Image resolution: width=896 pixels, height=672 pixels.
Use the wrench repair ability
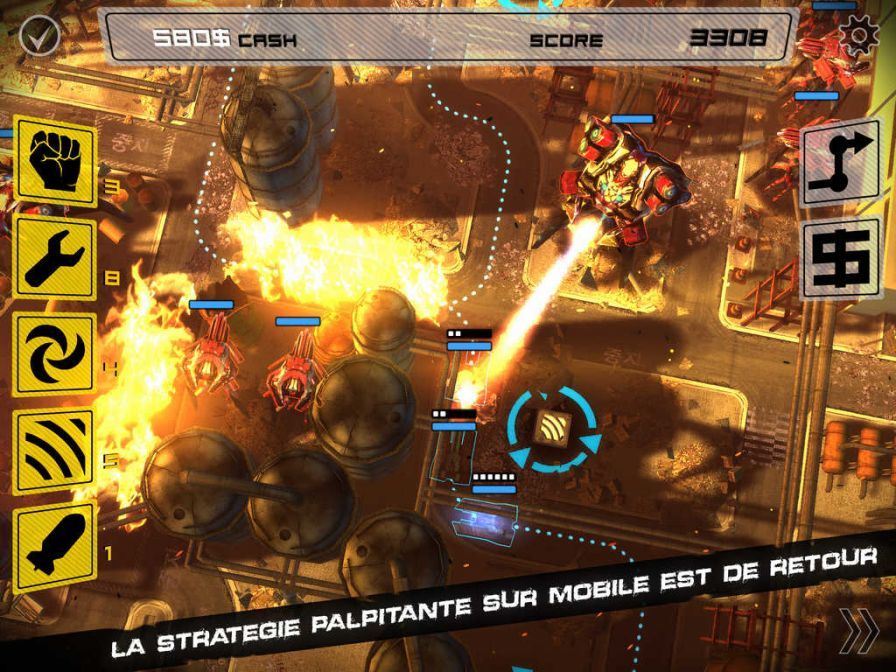tap(55, 258)
